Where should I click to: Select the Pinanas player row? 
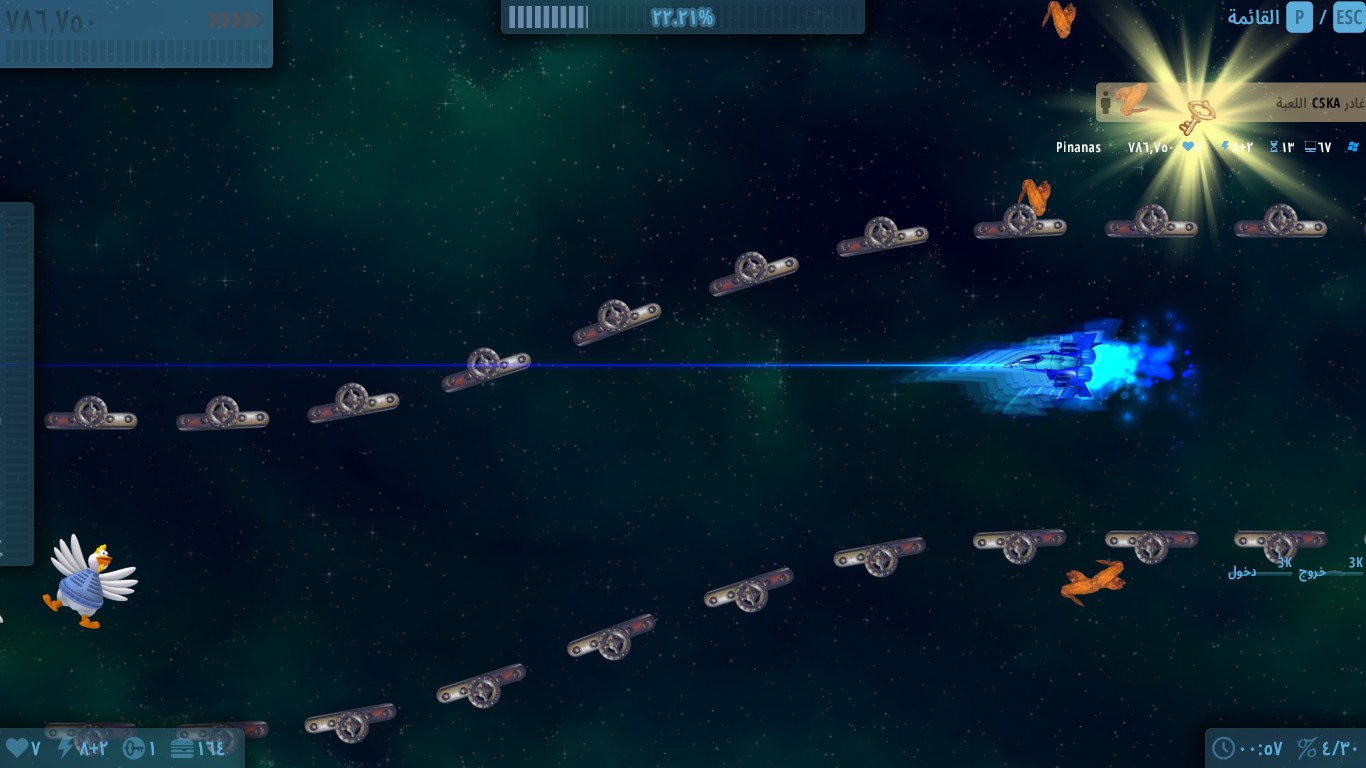pos(1079,148)
